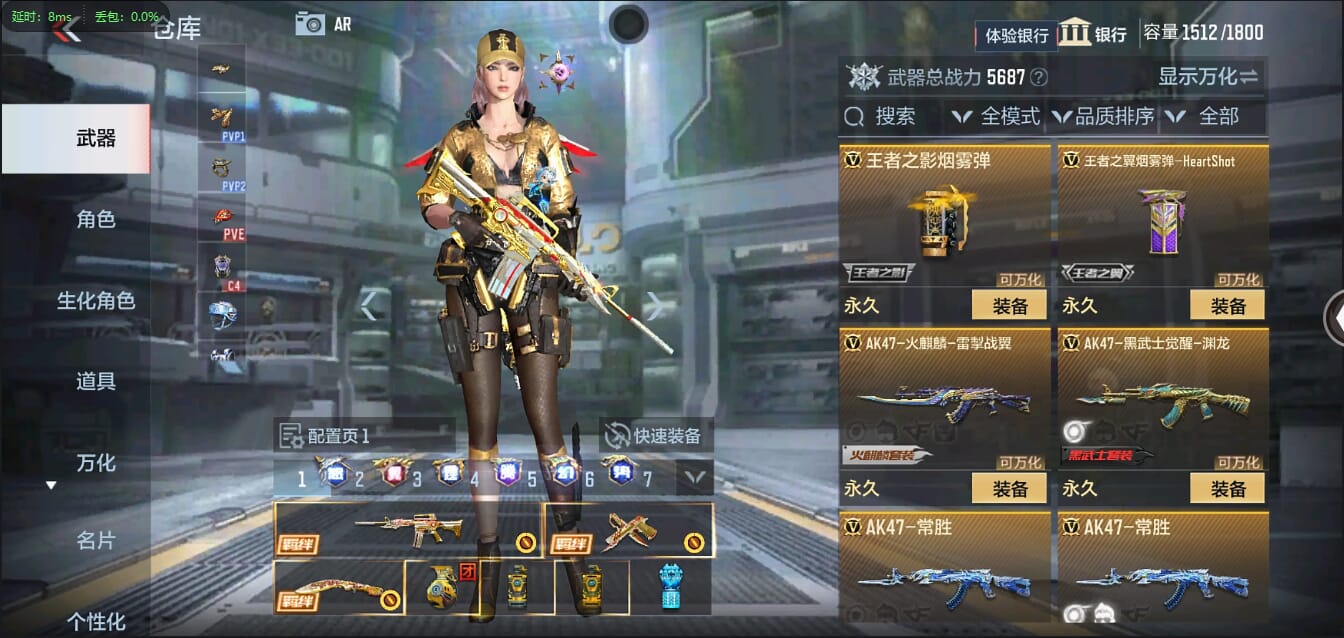Screen dimensions: 1344x638
Task: Open the 体验银行 trial bank
Action: pyautogui.click(x=1016, y=35)
